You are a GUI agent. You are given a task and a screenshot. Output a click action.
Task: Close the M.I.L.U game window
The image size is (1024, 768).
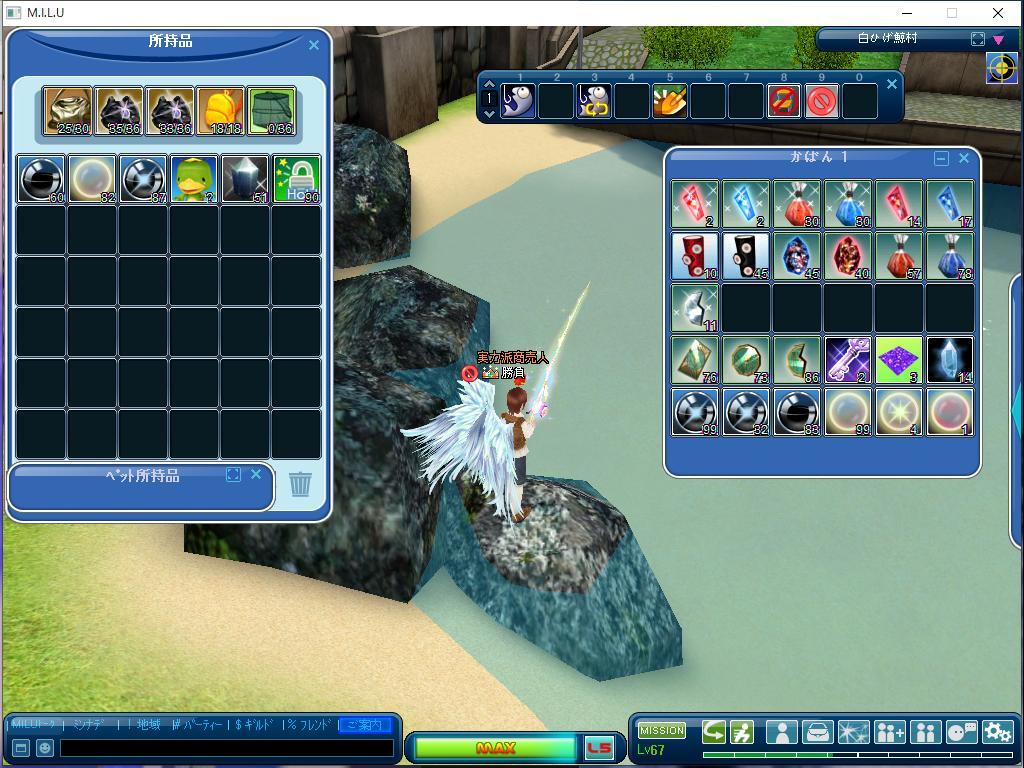click(998, 13)
